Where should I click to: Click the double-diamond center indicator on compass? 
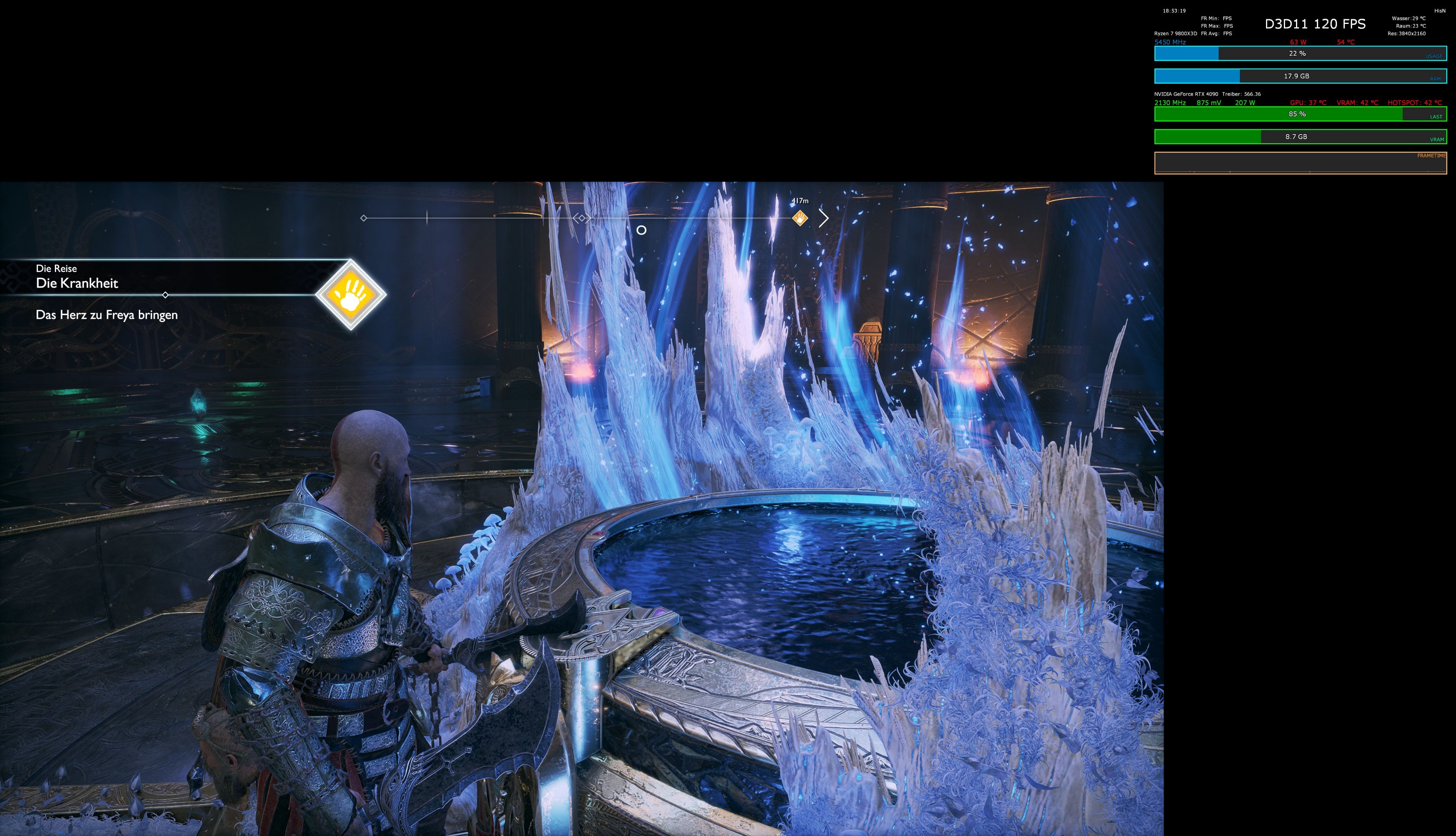click(x=582, y=218)
